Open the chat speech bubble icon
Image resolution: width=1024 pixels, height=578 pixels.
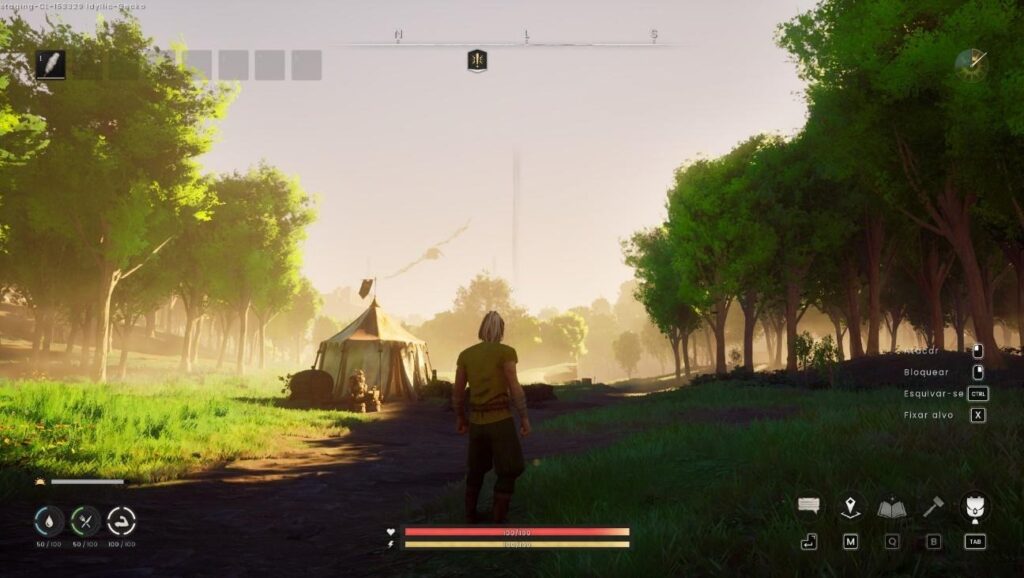(809, 507)
